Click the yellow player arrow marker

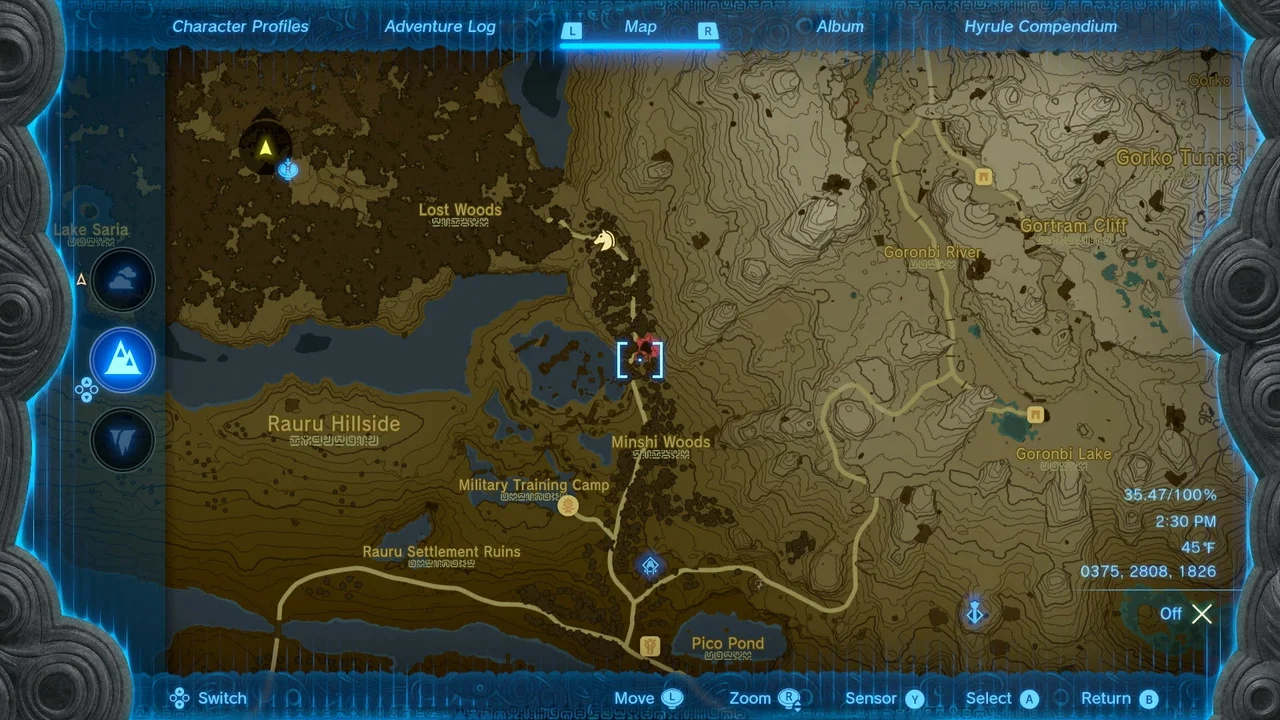265,149
